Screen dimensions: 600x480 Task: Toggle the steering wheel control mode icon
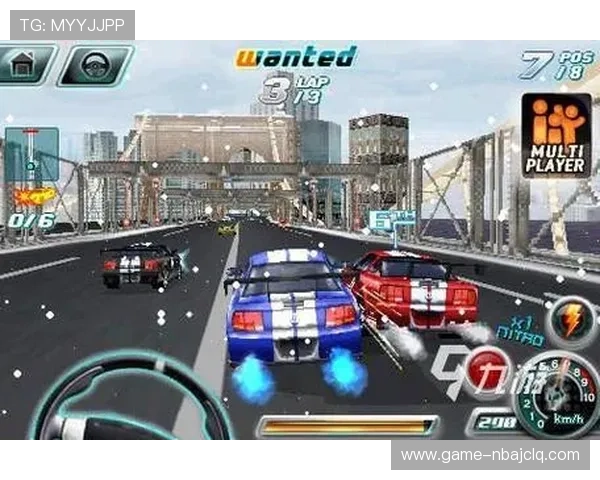click(x=94, y=66)
